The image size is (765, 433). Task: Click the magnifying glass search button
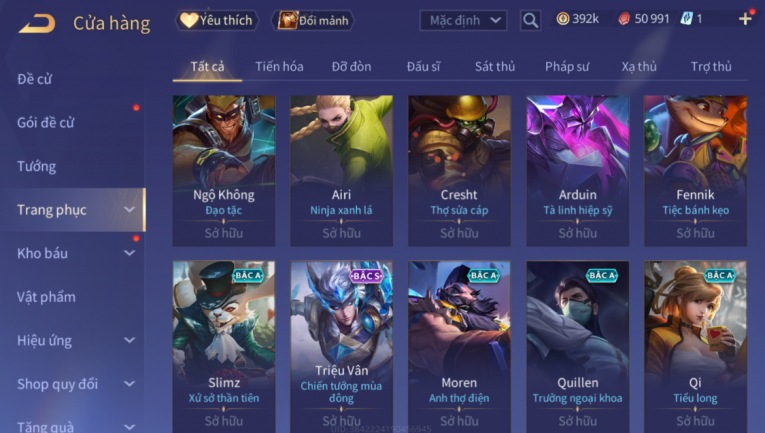coord(531,20)
